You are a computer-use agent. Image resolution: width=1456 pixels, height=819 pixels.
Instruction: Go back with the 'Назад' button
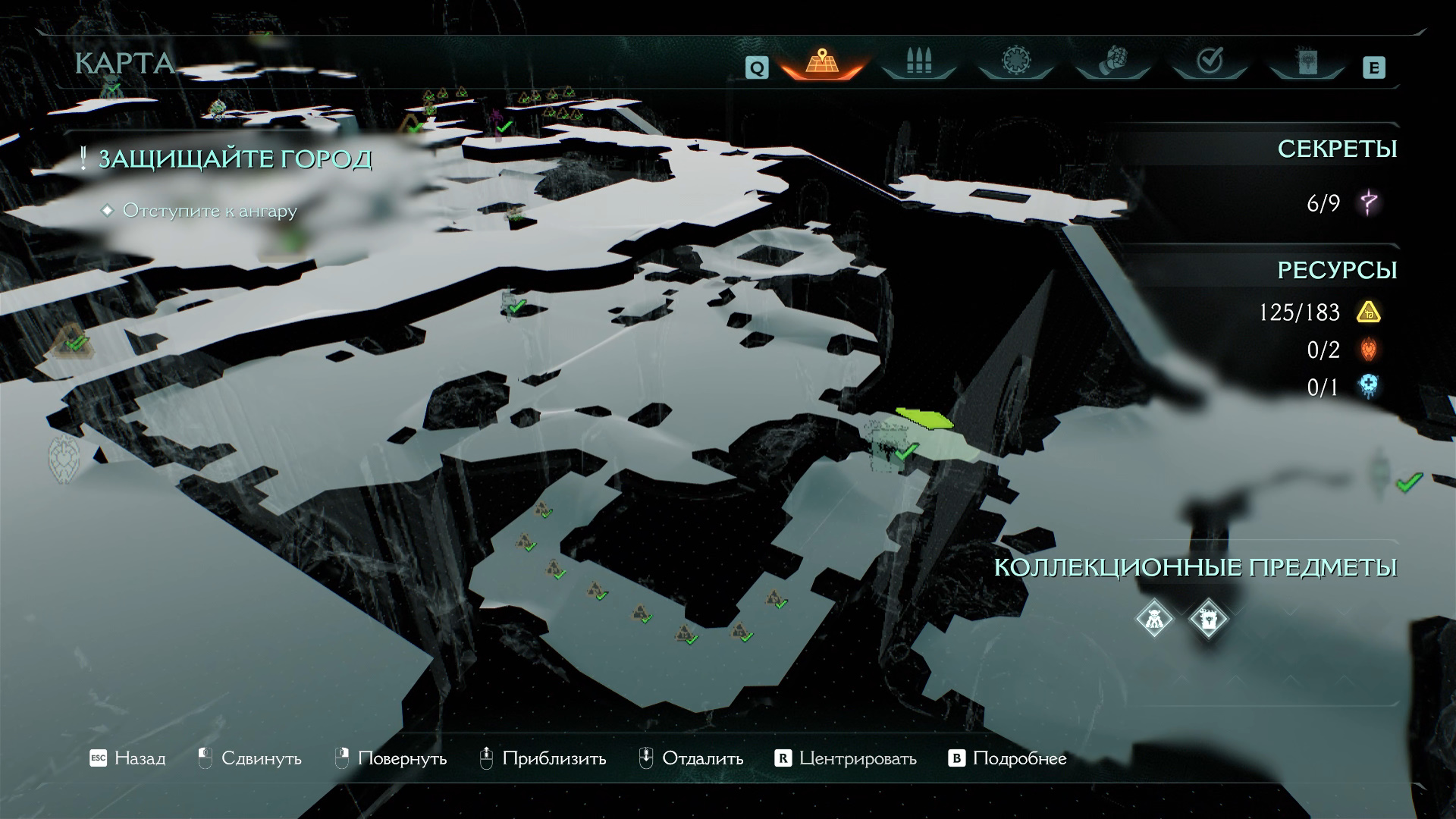(127, 758)
